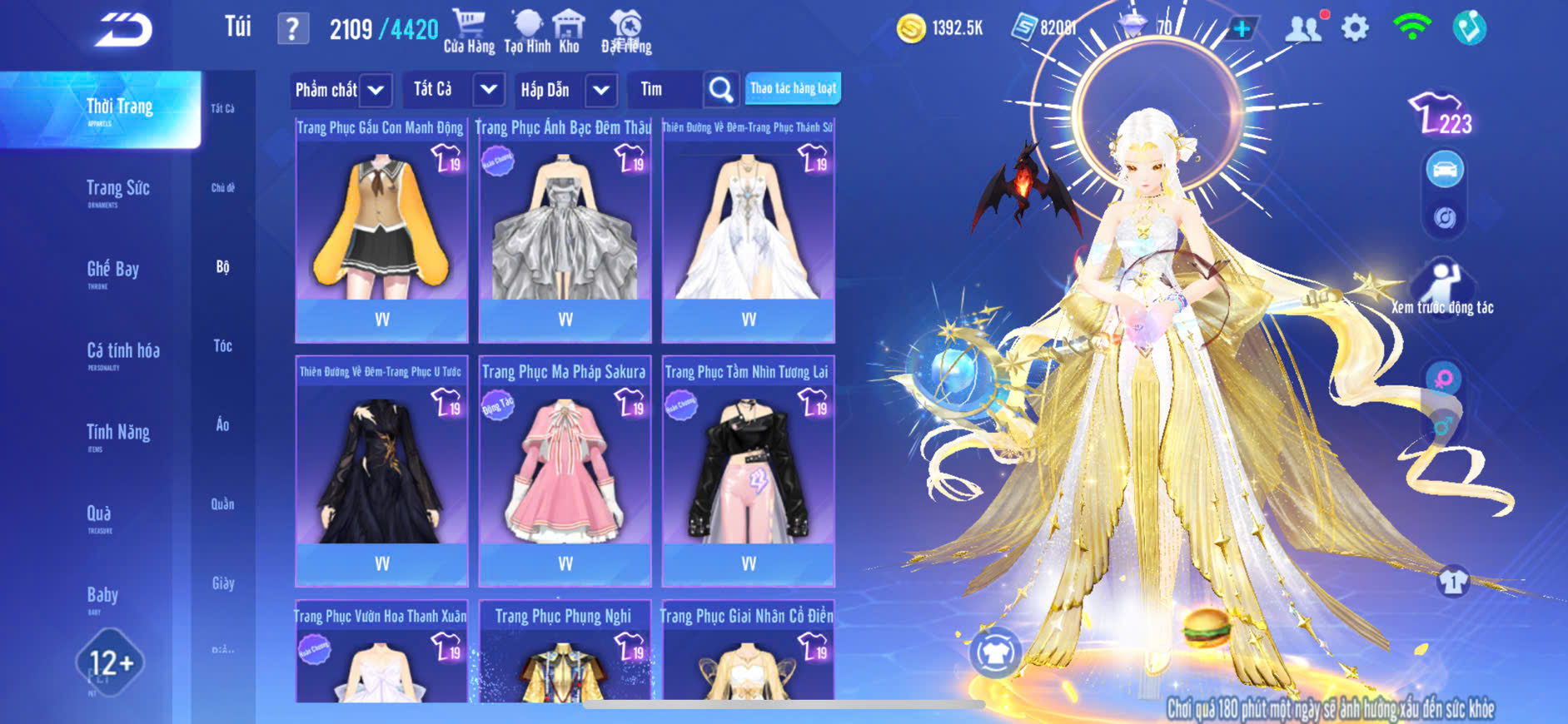1568x724 pixels.
Task: Tap Xem trước động tác preview button
Action: click(1442, 289)
